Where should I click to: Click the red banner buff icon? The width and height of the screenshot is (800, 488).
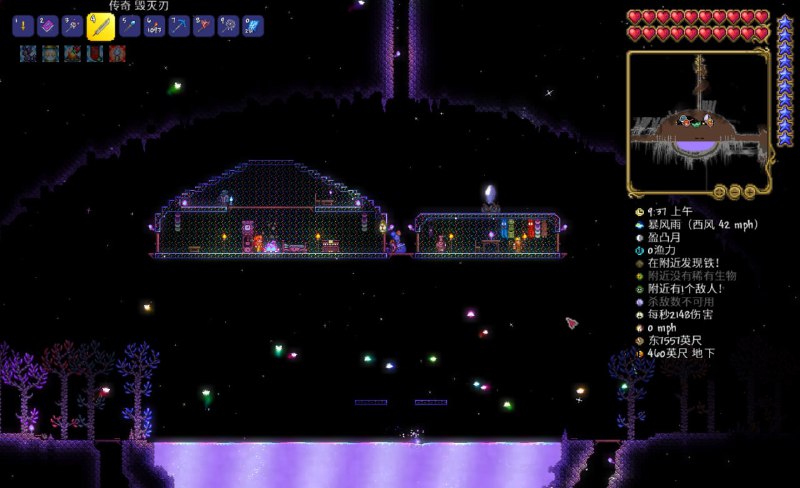[95, 53]
